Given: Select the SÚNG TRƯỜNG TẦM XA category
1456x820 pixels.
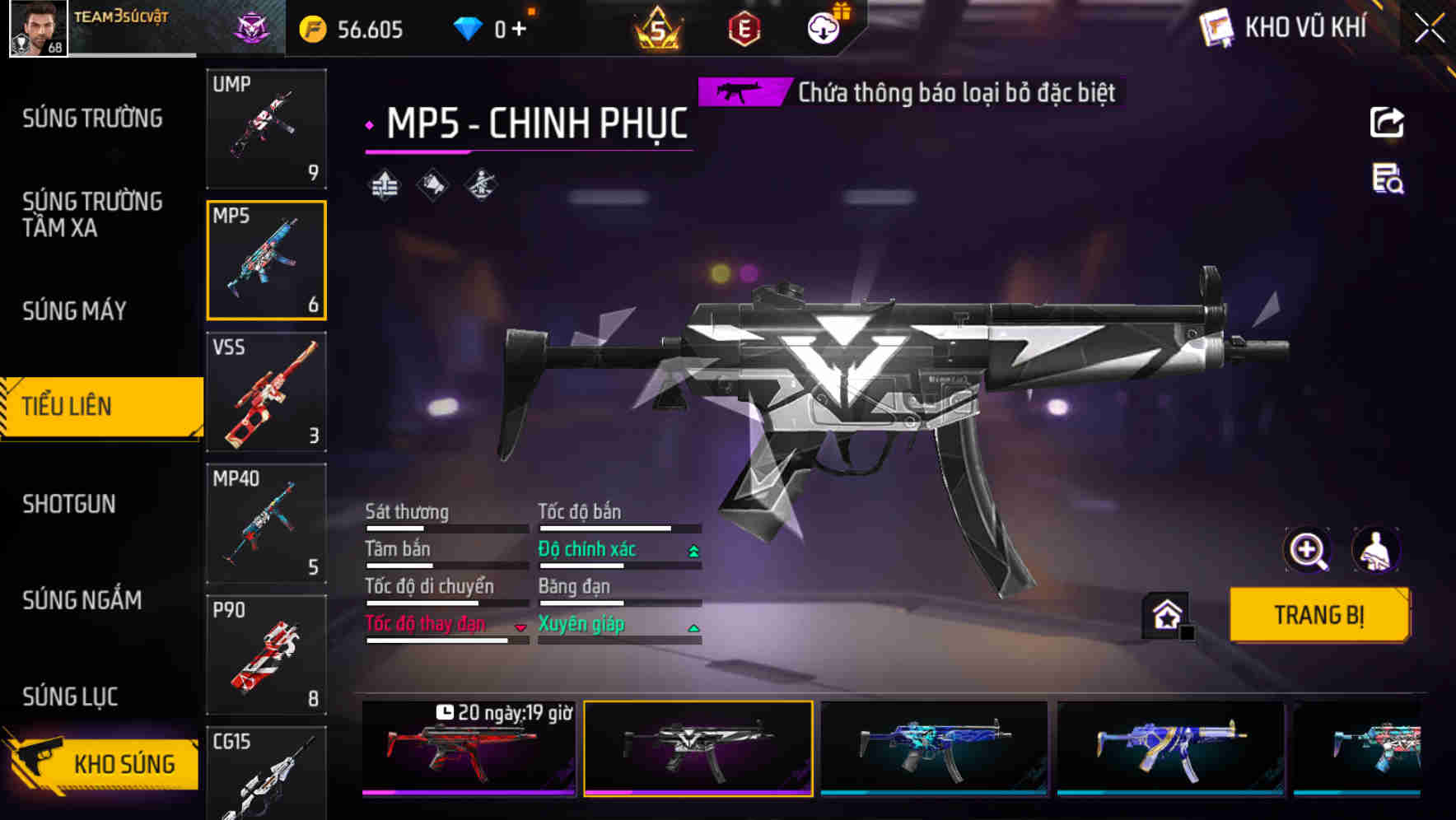Looking at the screenshot, I should (x=92, y=214).
